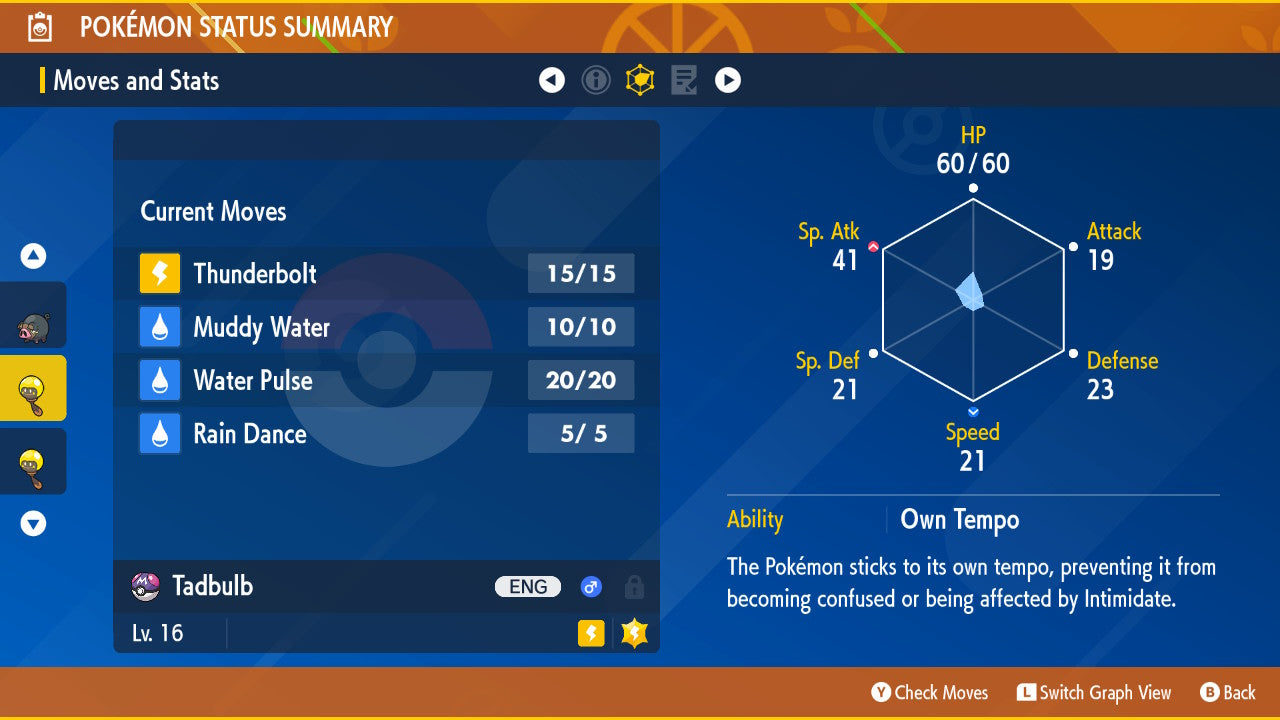Viewport: 1280px width, 720px height.
Task: Pick the Rain Dance move row
Action: [386, 434]
